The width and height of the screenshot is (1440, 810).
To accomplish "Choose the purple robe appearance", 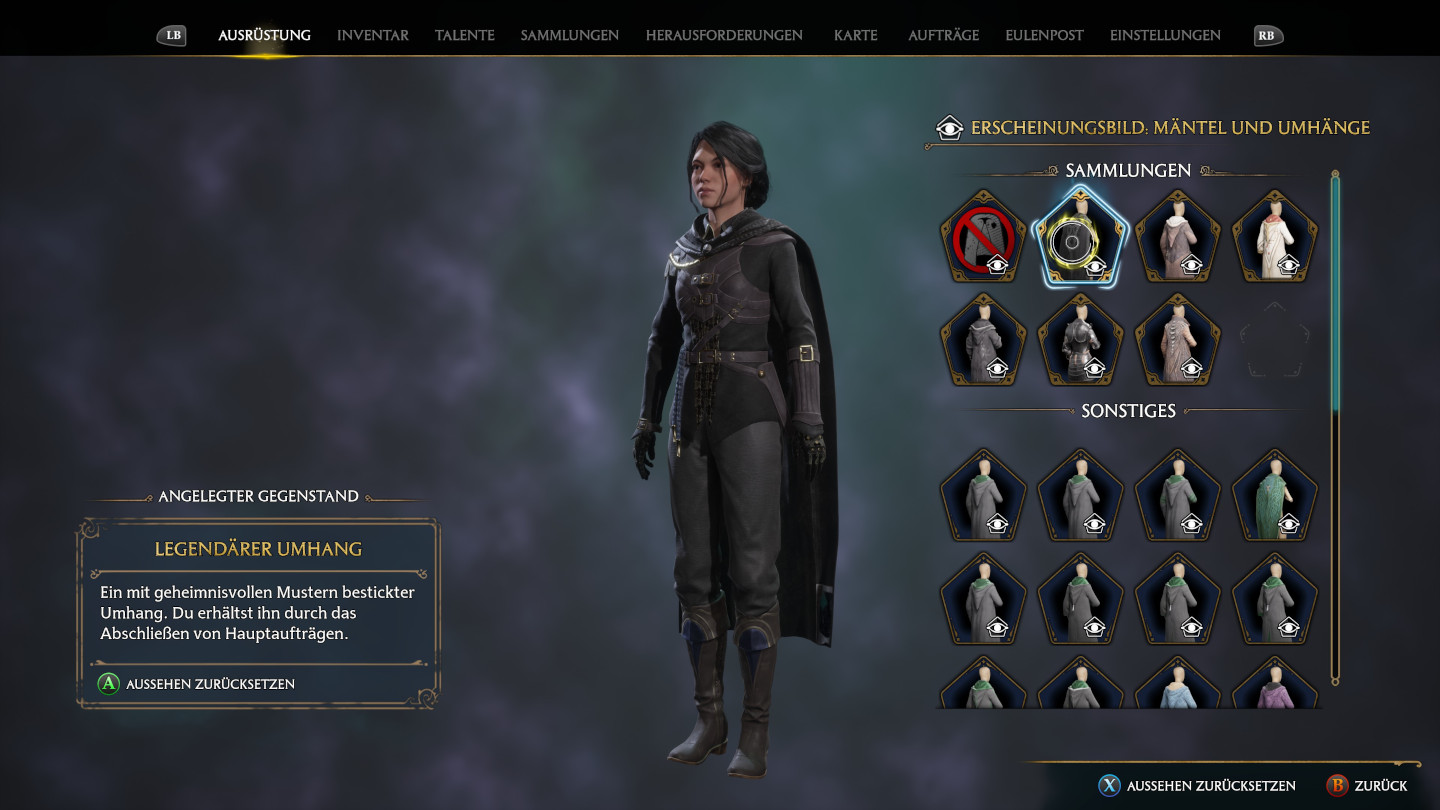I will coord(1275,685).
